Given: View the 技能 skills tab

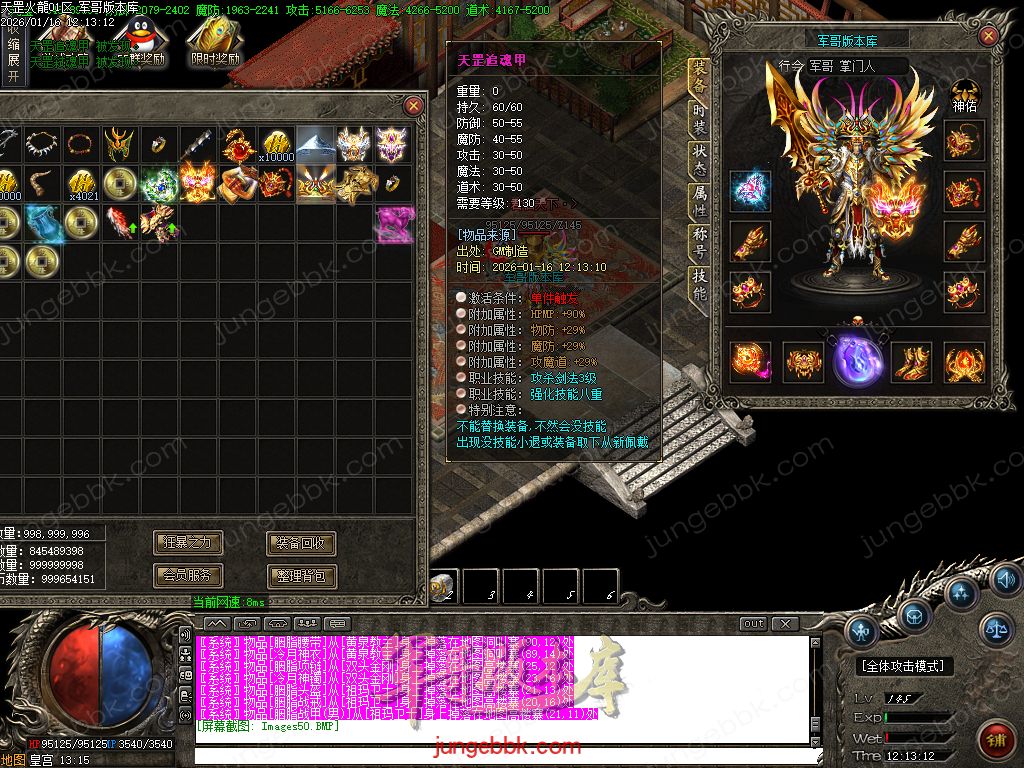Looking at the screenshot, I should coord(699,285).
